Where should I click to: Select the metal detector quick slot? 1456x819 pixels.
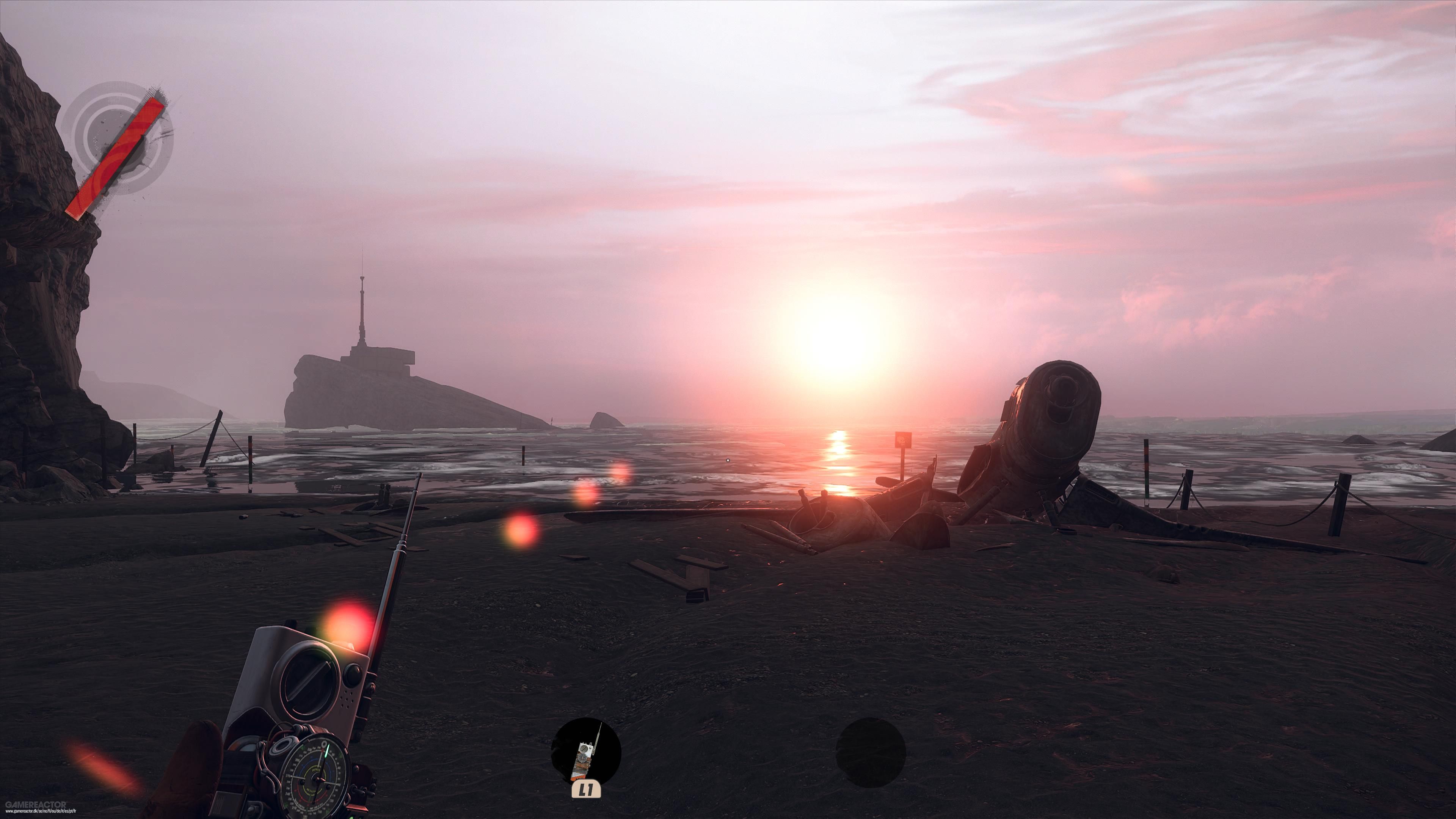tap(586, 752)
